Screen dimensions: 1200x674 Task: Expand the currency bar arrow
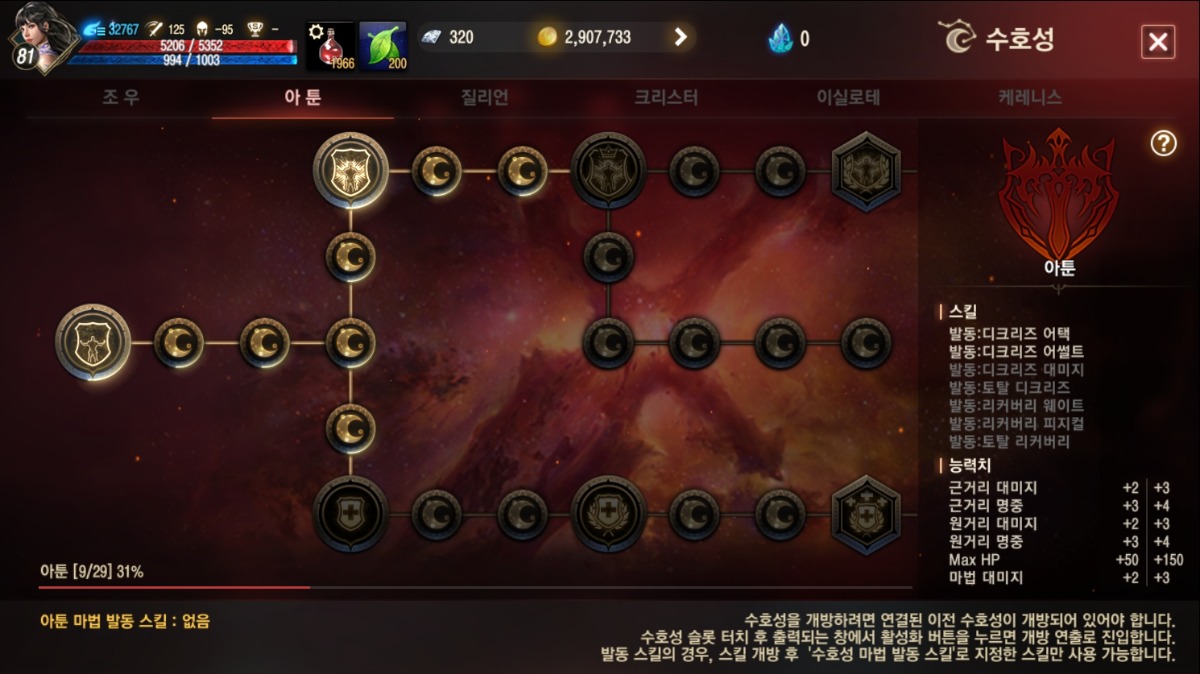[681, 37]
